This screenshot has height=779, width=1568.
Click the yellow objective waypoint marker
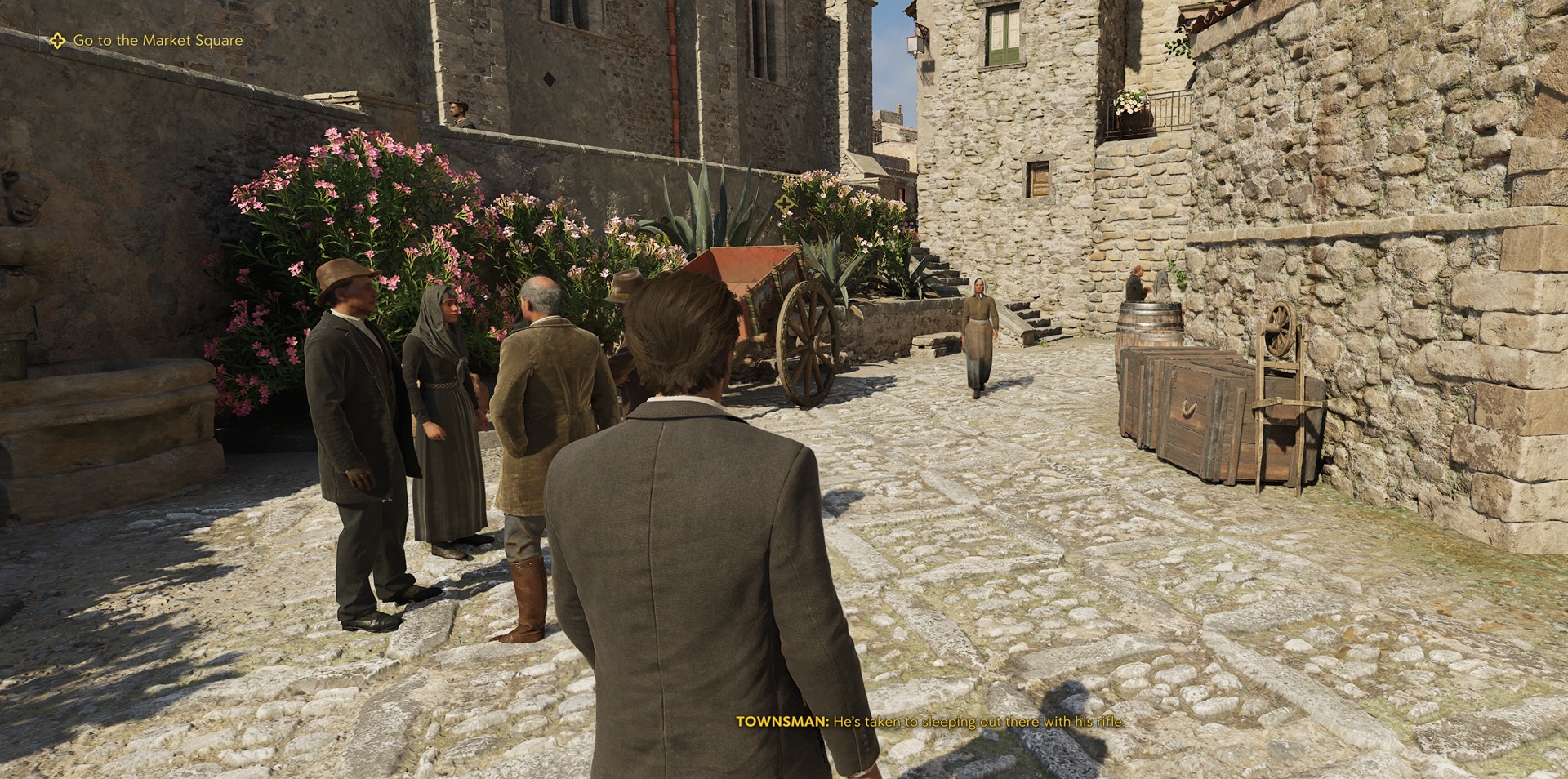(x=786, y=205)
